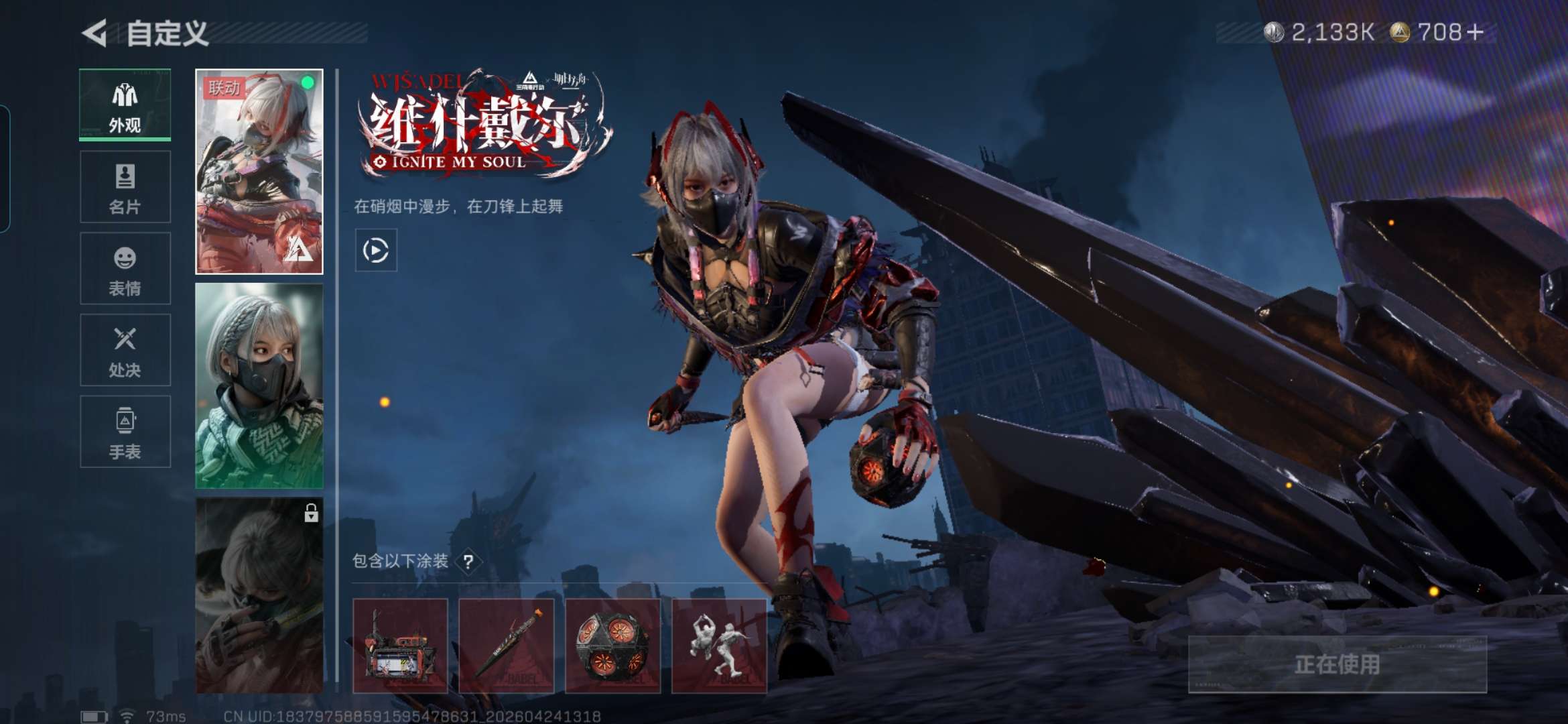The width and height of the screenshot is (1568, 724).
Task: Play the skin preview video
Action: (x=375, y=250)
